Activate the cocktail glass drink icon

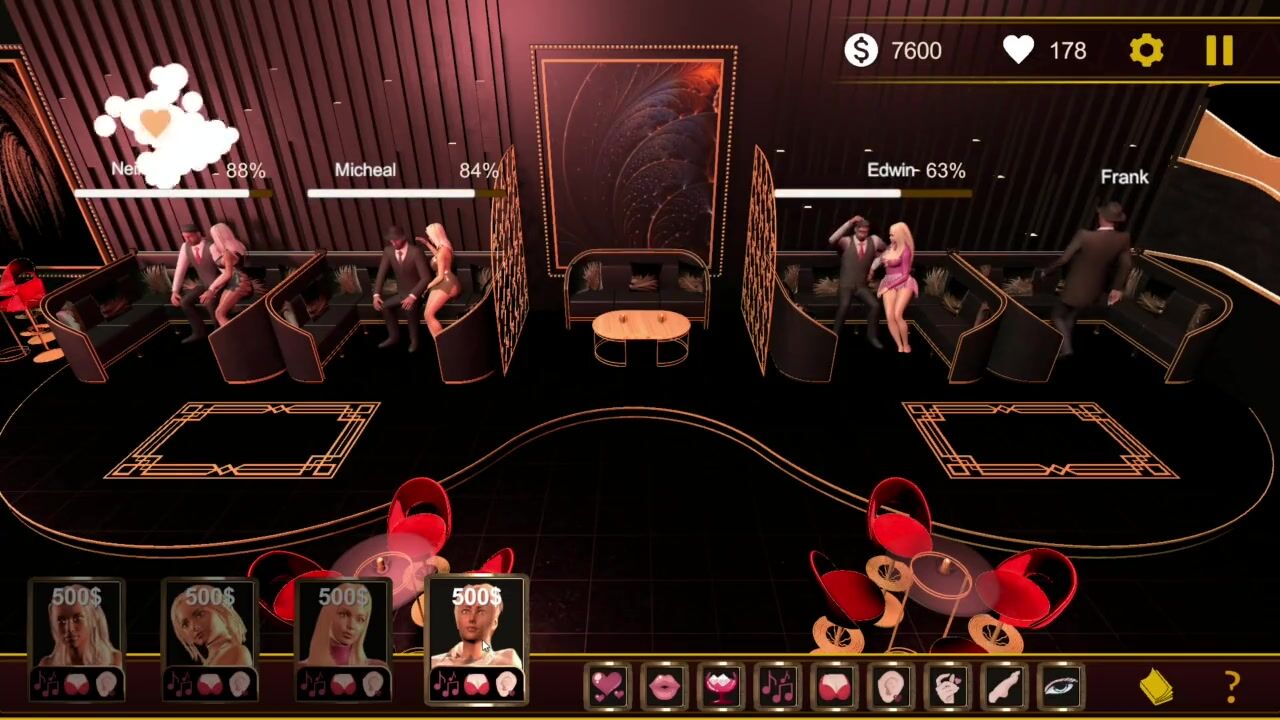pyautogui.click(x=721, y=686)
